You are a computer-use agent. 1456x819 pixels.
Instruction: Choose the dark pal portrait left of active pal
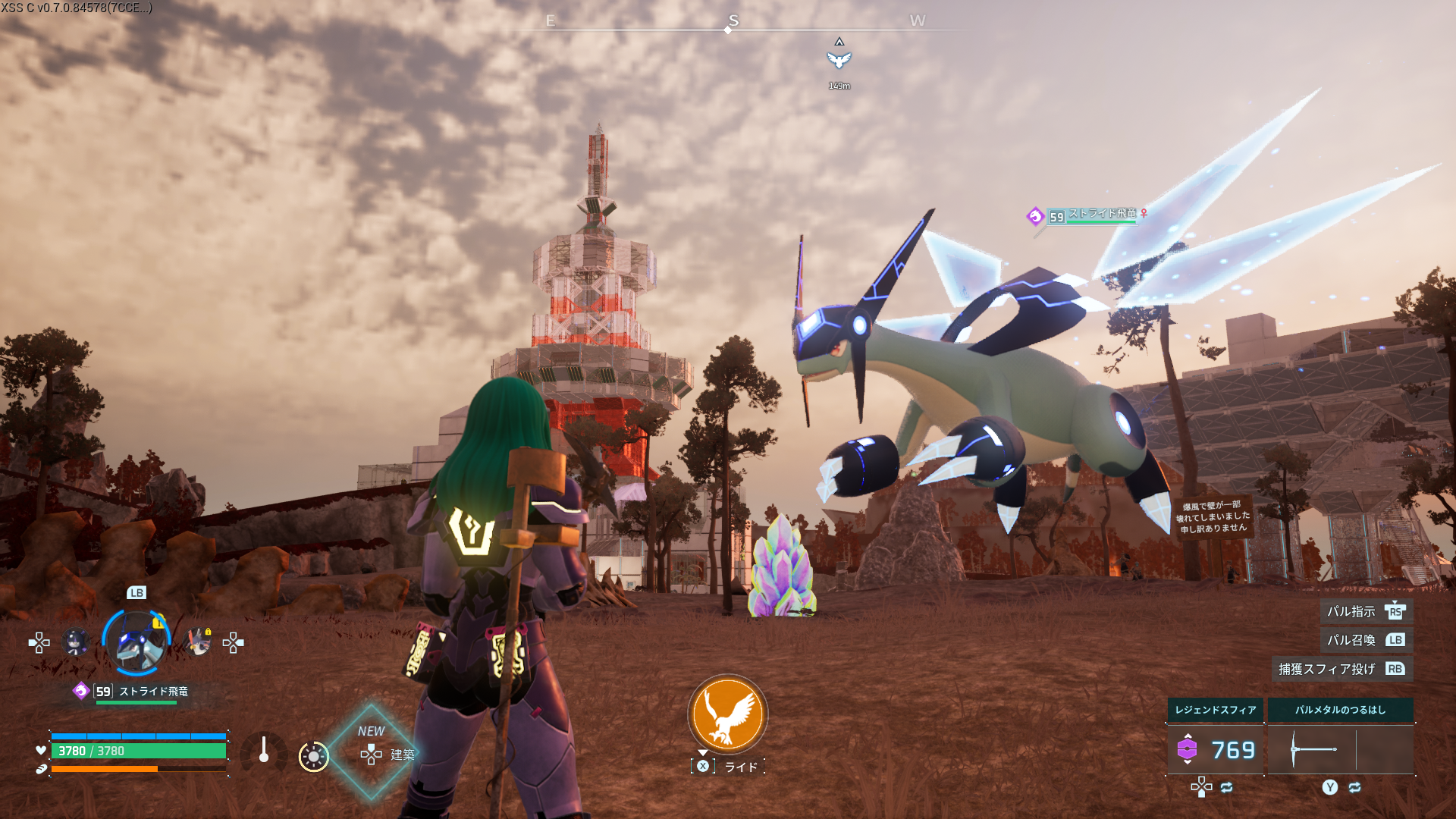[x=76, y=642]
